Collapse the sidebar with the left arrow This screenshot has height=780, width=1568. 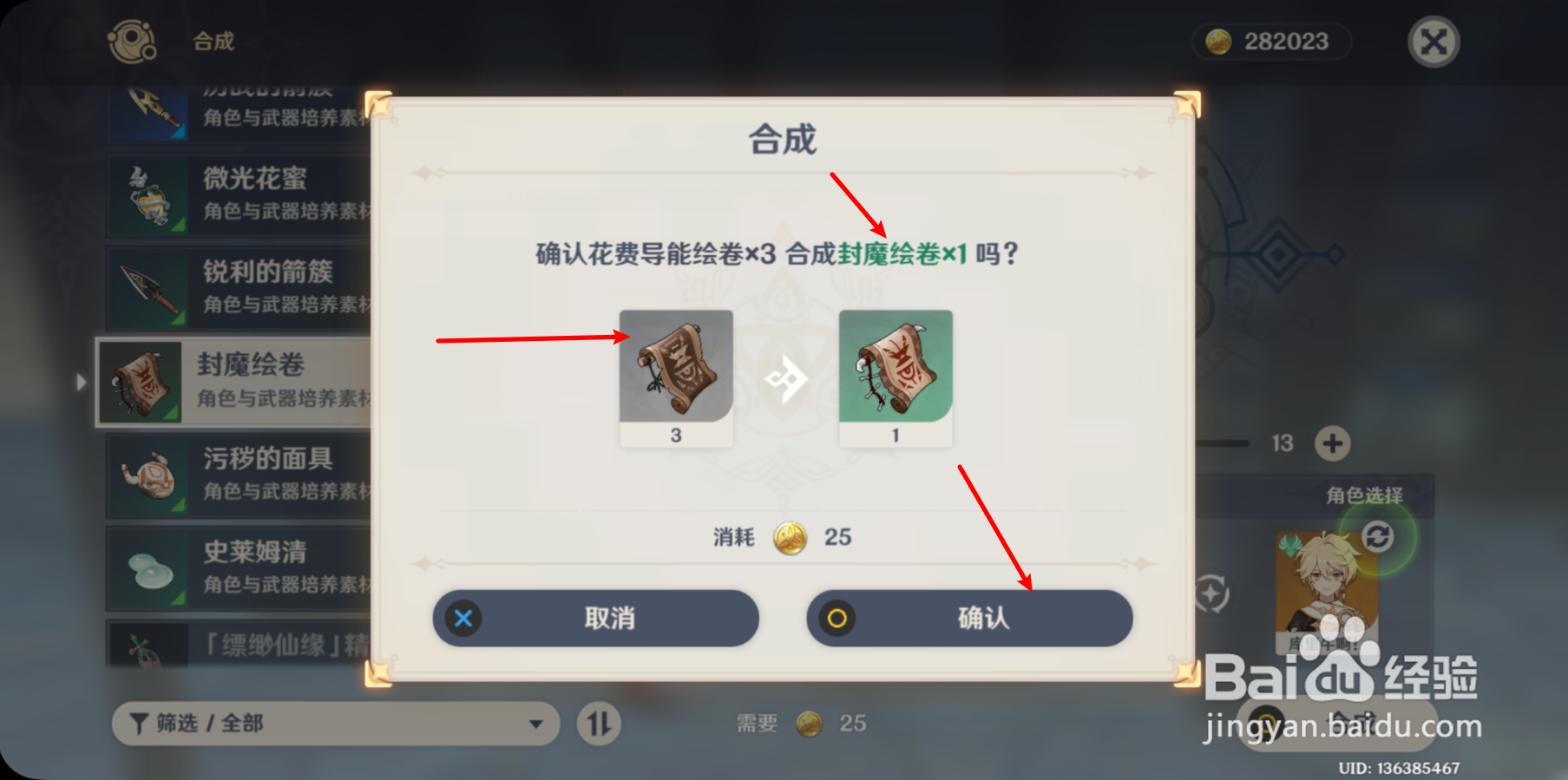click(82, 382)
